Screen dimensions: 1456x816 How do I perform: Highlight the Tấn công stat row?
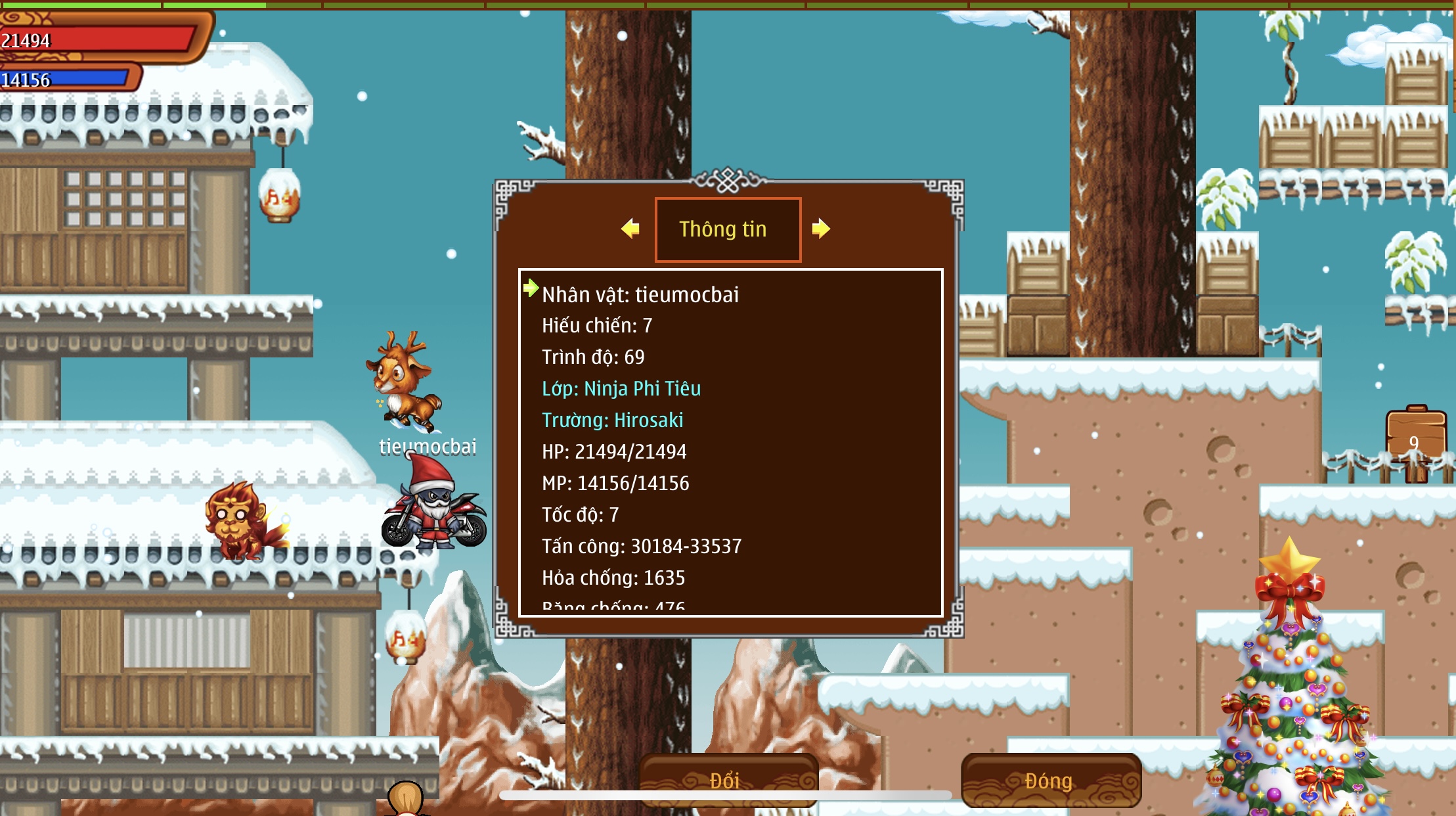pos(642,546)
